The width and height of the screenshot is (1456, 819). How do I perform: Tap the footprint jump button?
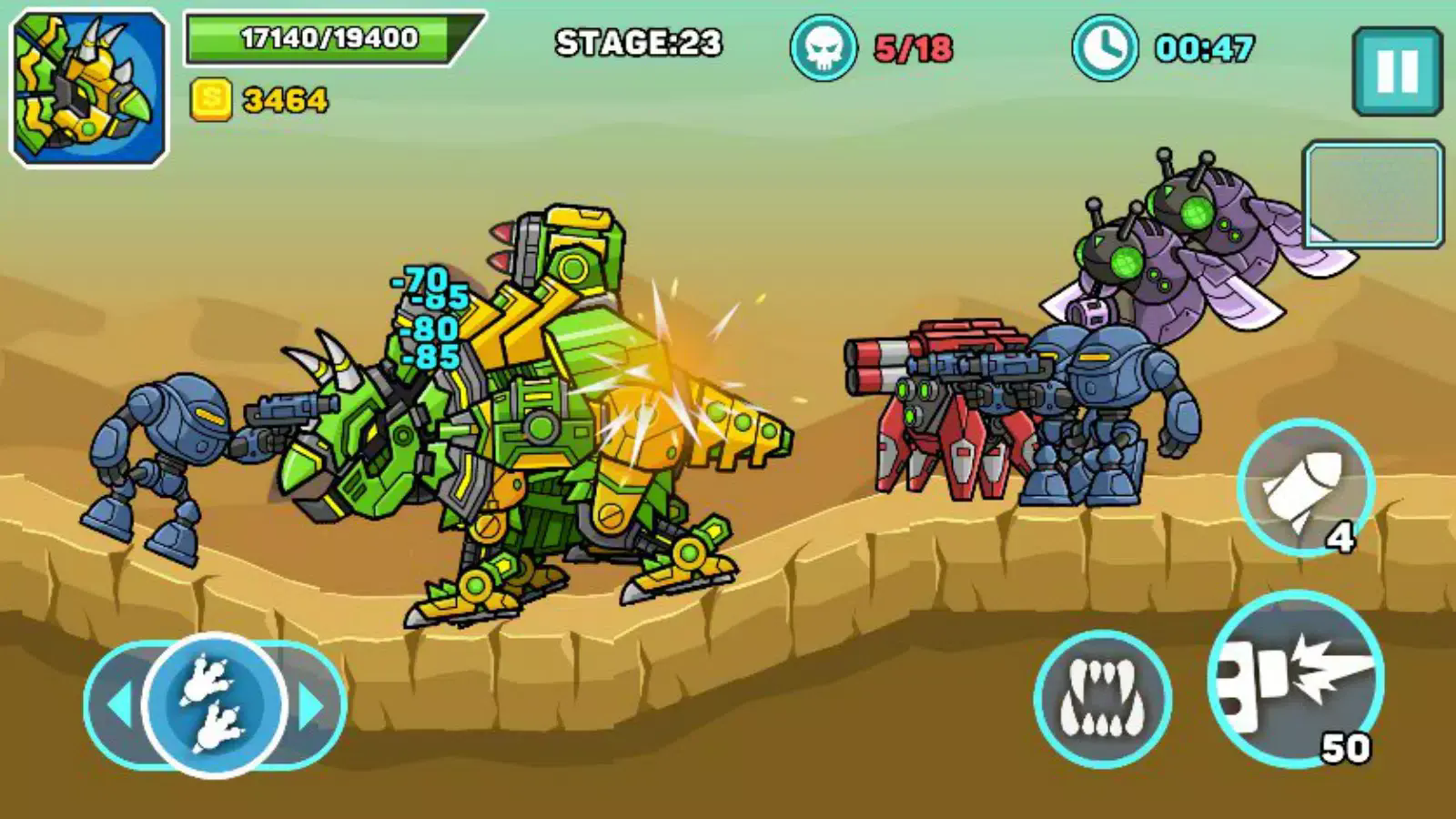215,704
